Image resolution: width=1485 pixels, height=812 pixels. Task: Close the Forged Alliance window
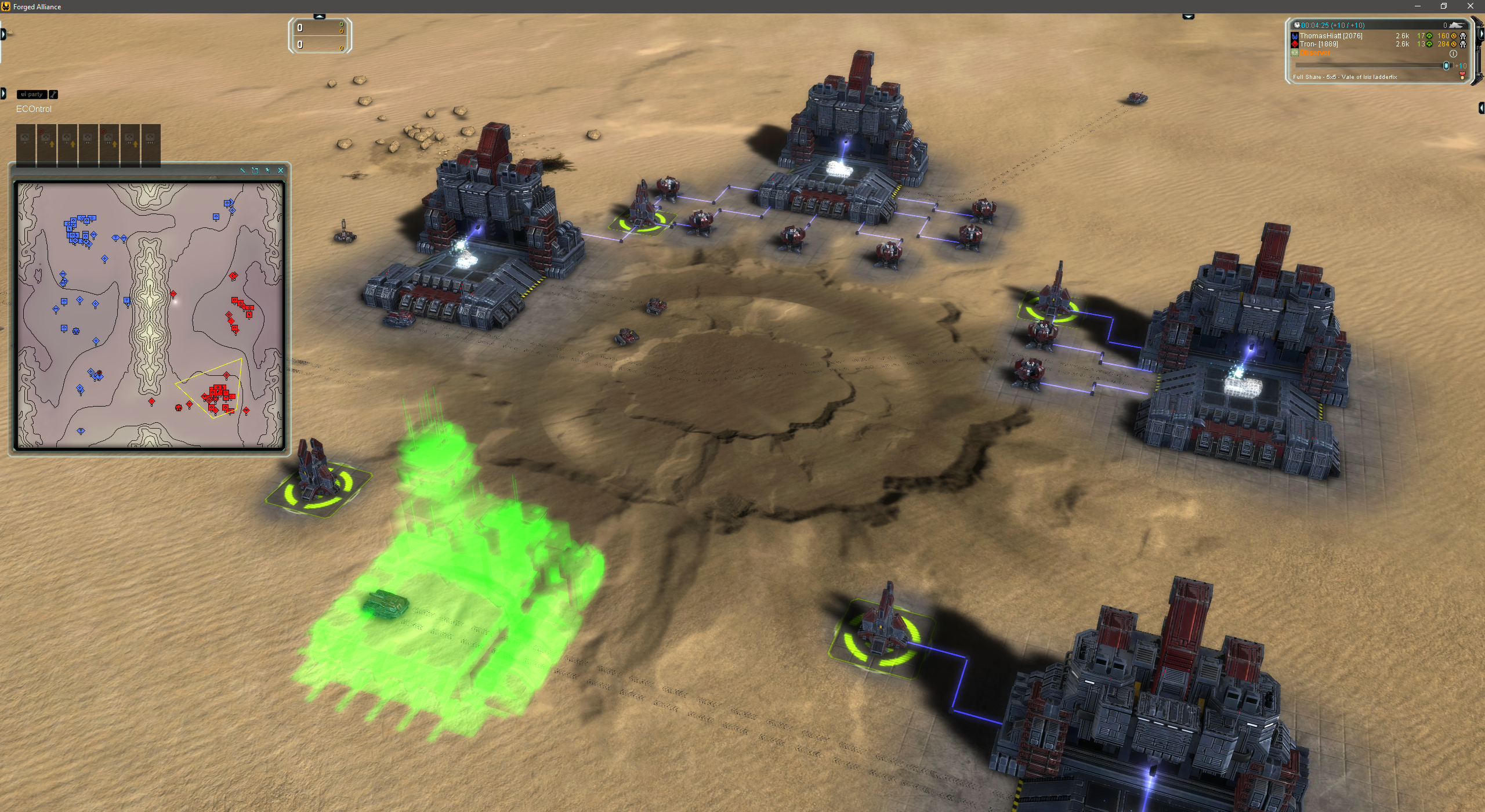1470,6
